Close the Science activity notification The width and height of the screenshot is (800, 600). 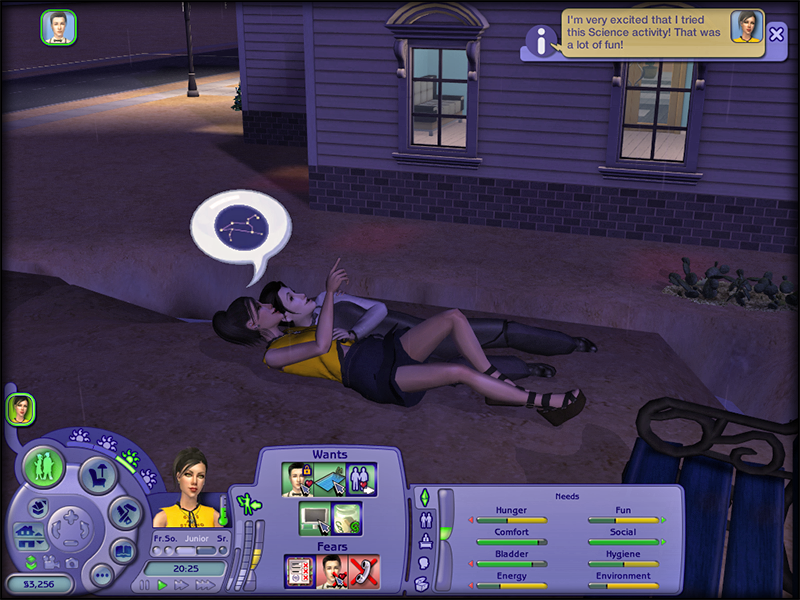(777, 33)
